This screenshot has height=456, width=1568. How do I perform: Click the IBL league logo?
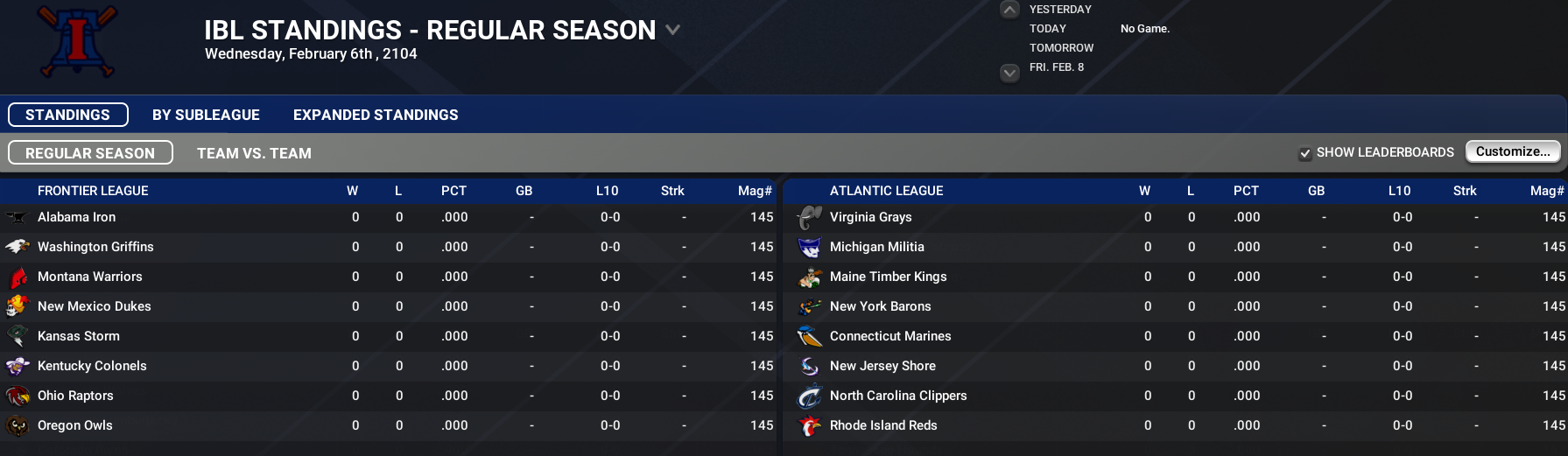[x=78, y=41]
